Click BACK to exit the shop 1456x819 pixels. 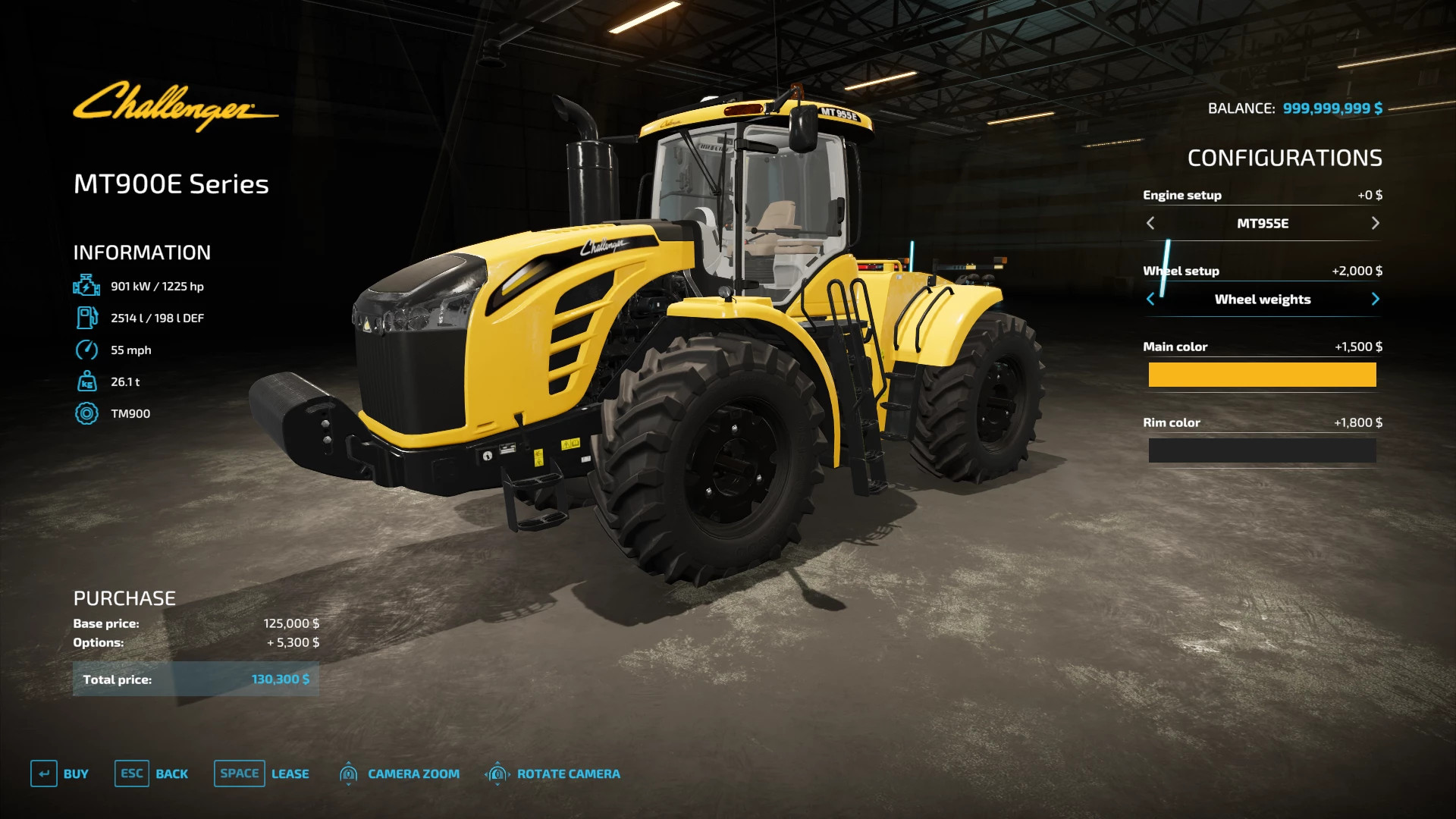tap(172, 773)
